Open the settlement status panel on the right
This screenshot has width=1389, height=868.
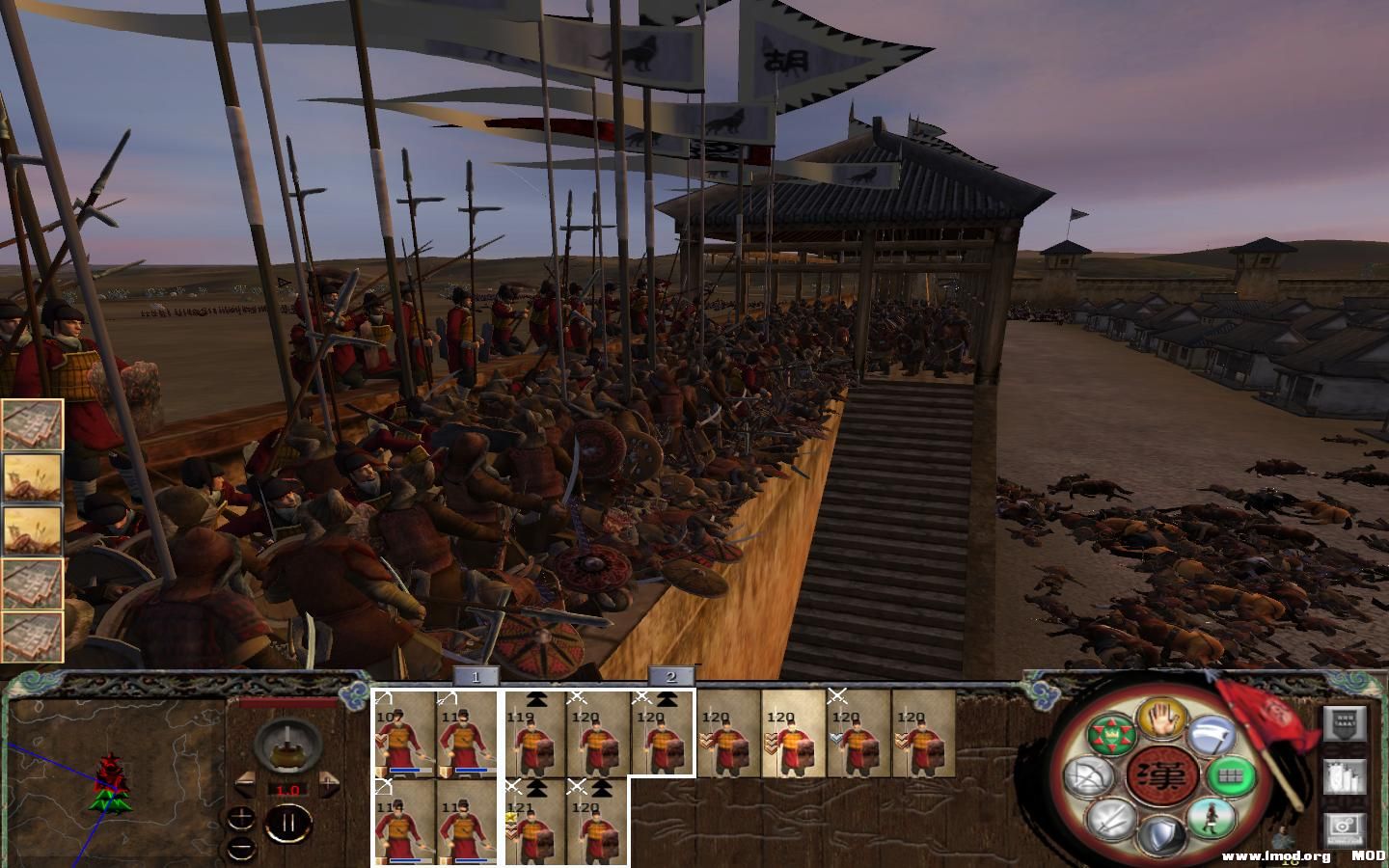pos(1343,776)
